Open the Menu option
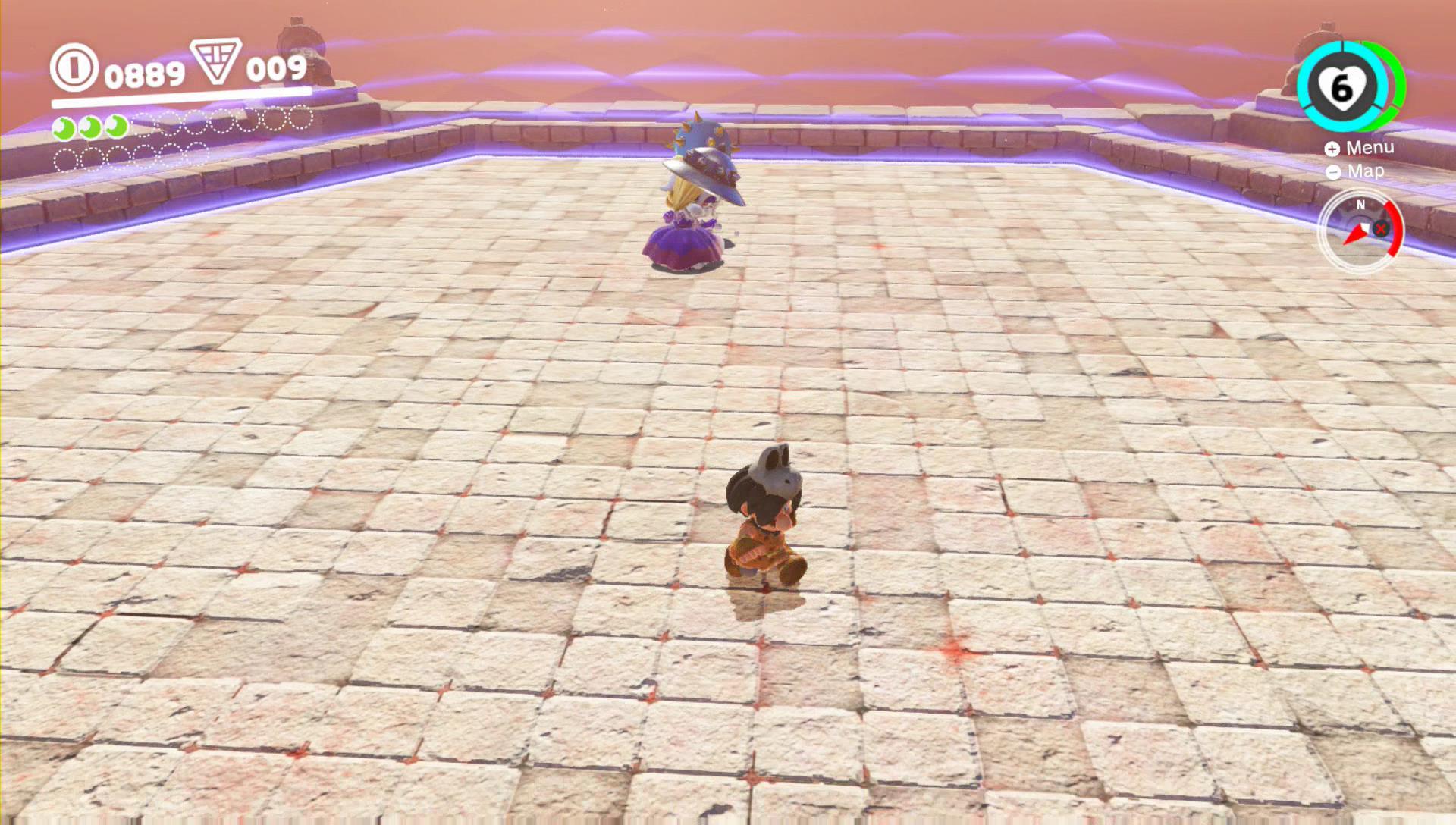The image size is (1456, 825). [x=1360, y=148]
